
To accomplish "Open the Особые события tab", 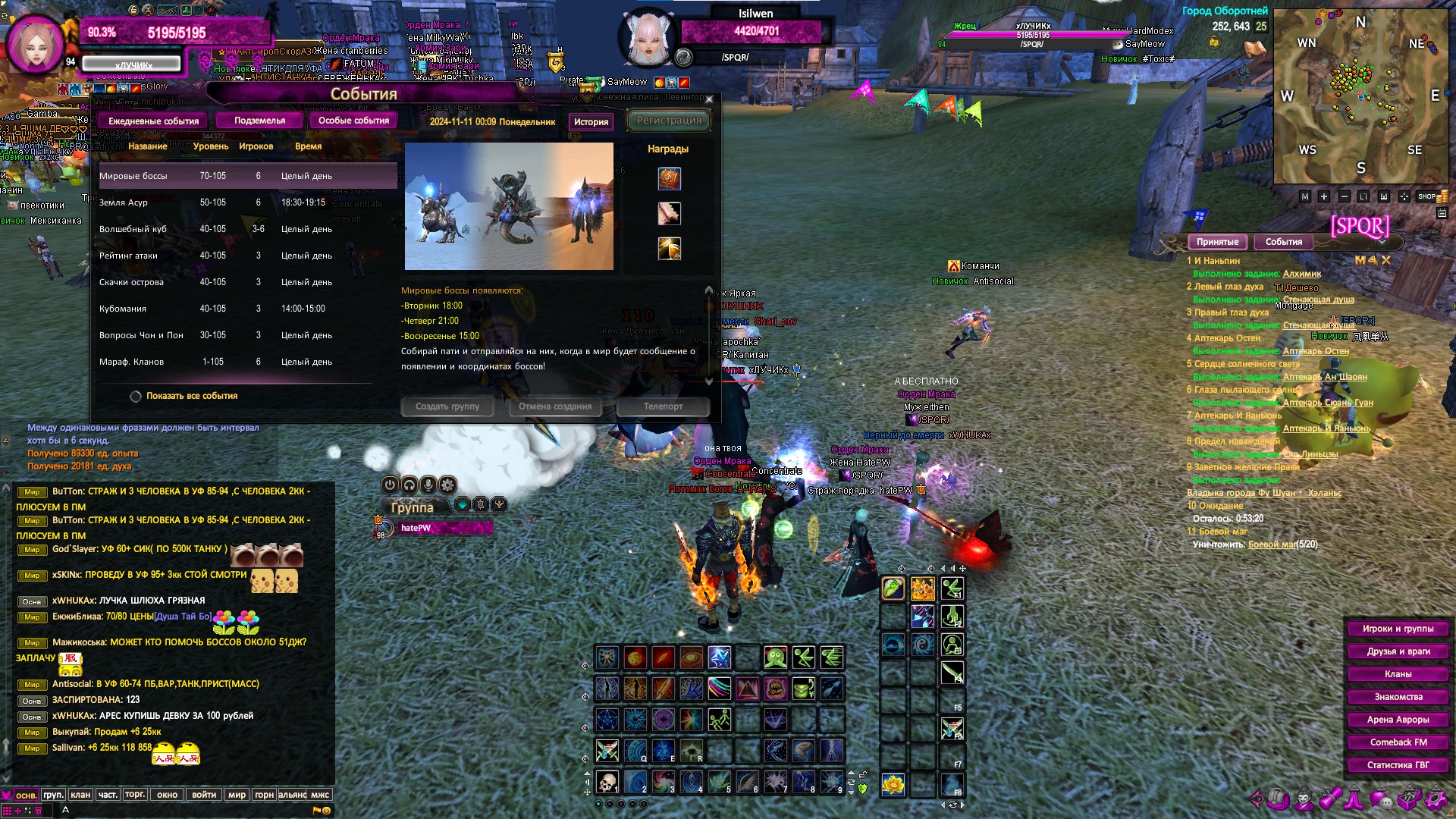I will pyautogui.click(x=353, y=121).
